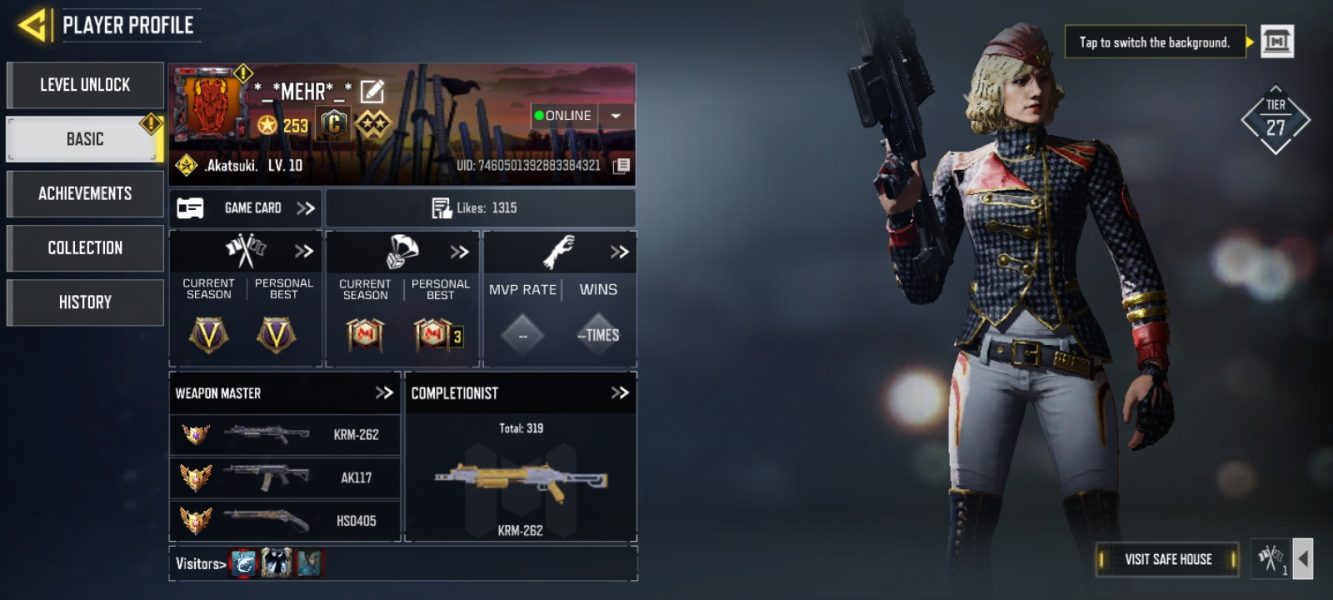Select the HSO405 weapon row
Image resolution: width=1333 pixels, height=600 pixels.
(286, 520)
